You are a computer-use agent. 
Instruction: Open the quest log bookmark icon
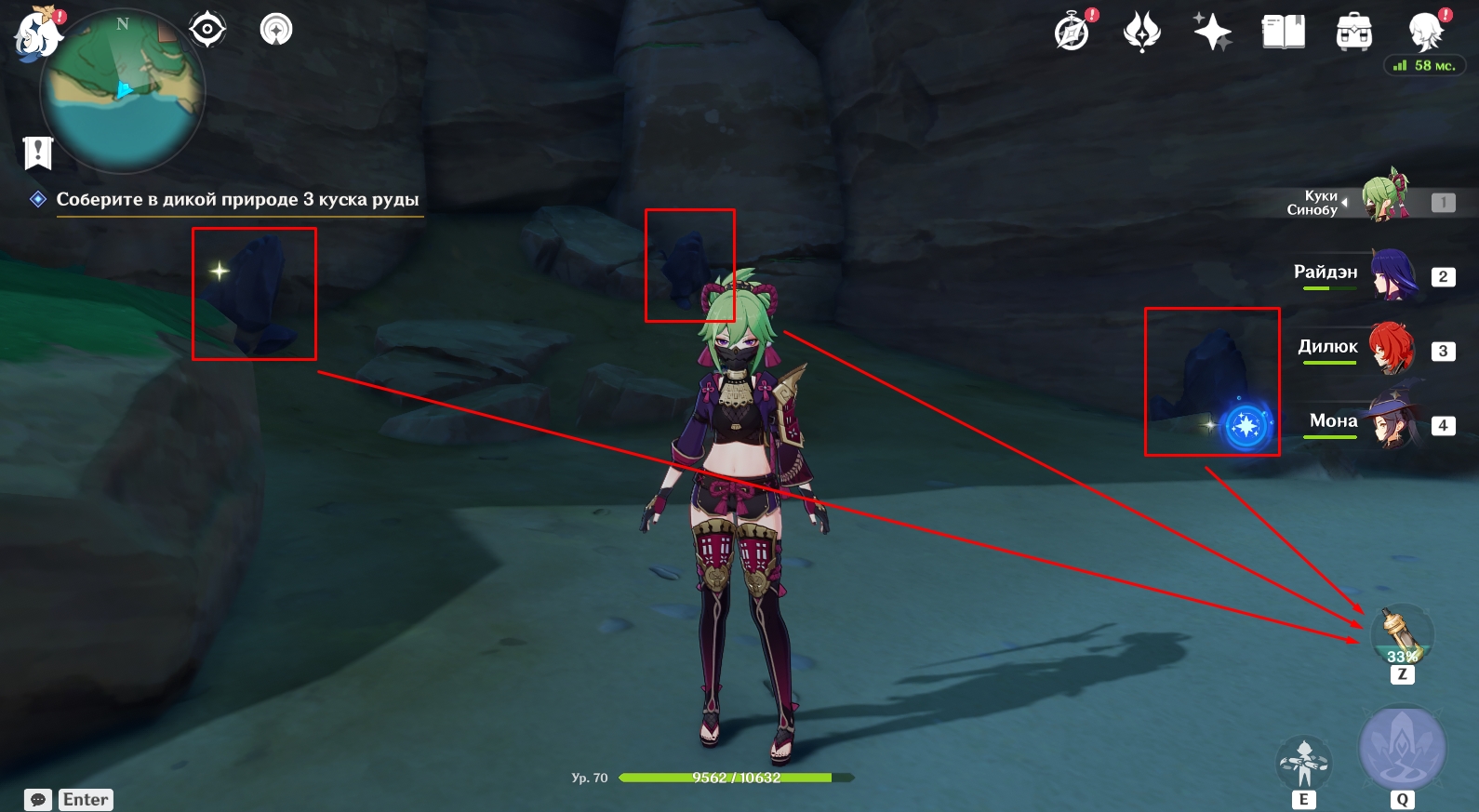38,153
